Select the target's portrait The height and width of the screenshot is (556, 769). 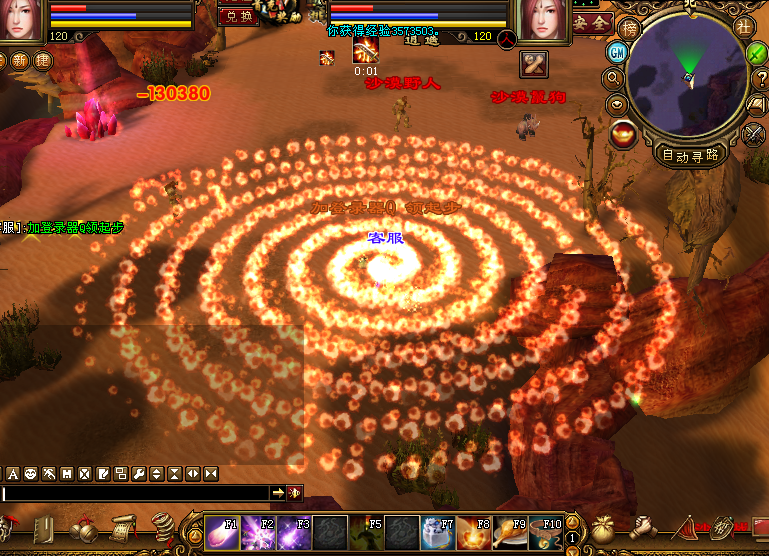point(544,20)
